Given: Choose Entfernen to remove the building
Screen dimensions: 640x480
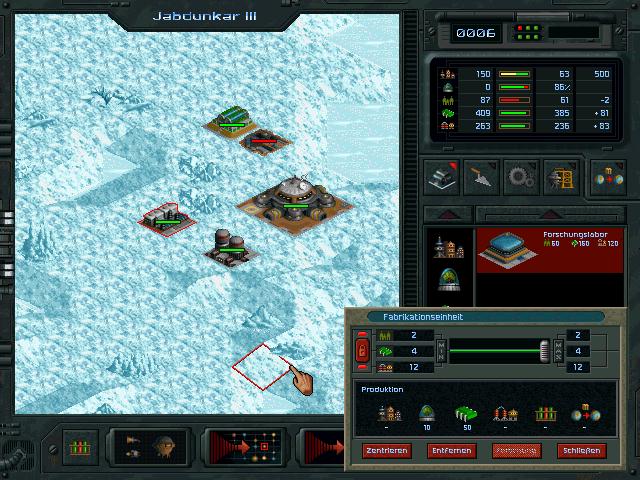Looking at the screenshot, I should 452,451.
